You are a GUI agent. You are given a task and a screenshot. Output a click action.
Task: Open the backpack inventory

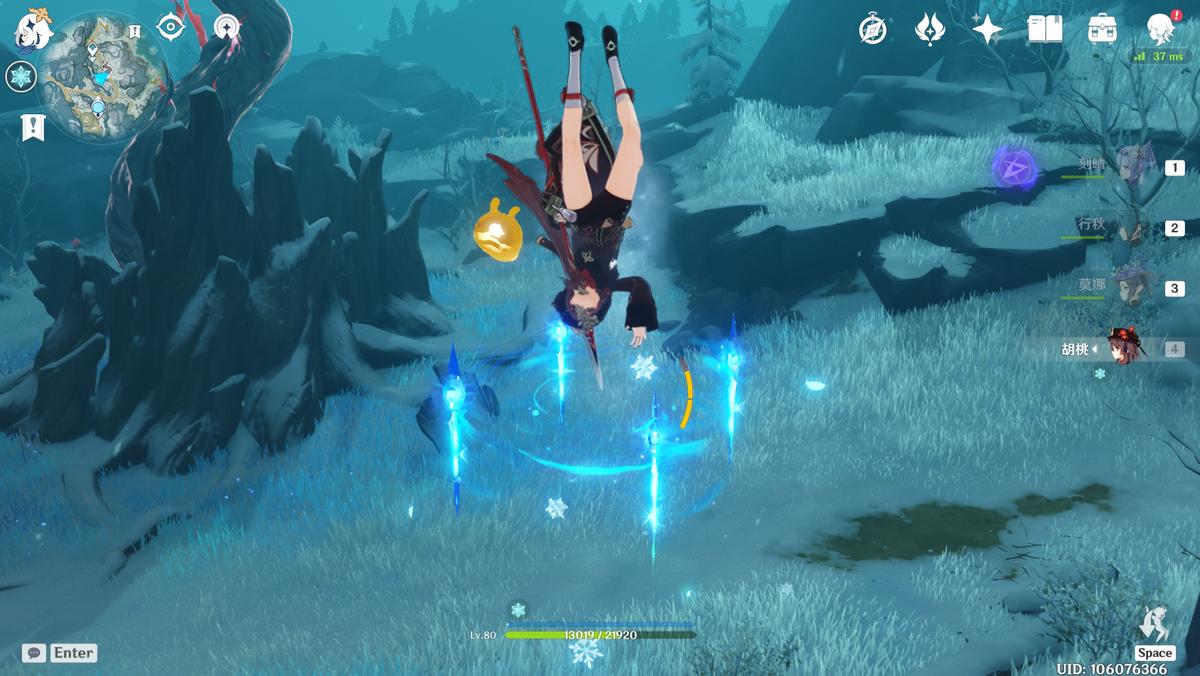[1102, 30]
